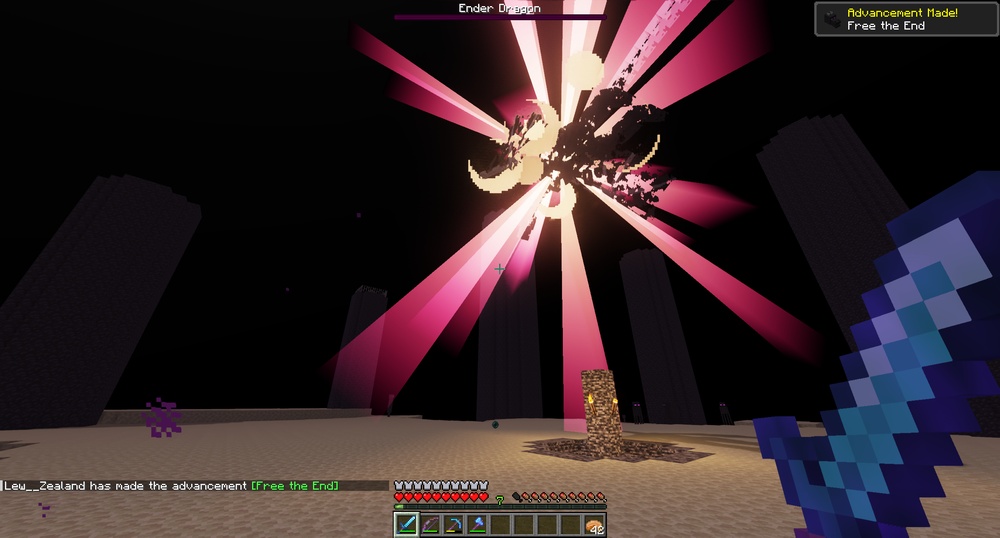Viewport: 1000px width, 538px height.
Task: Select the diamond sword hotbar slot
Action: [406, 524]
